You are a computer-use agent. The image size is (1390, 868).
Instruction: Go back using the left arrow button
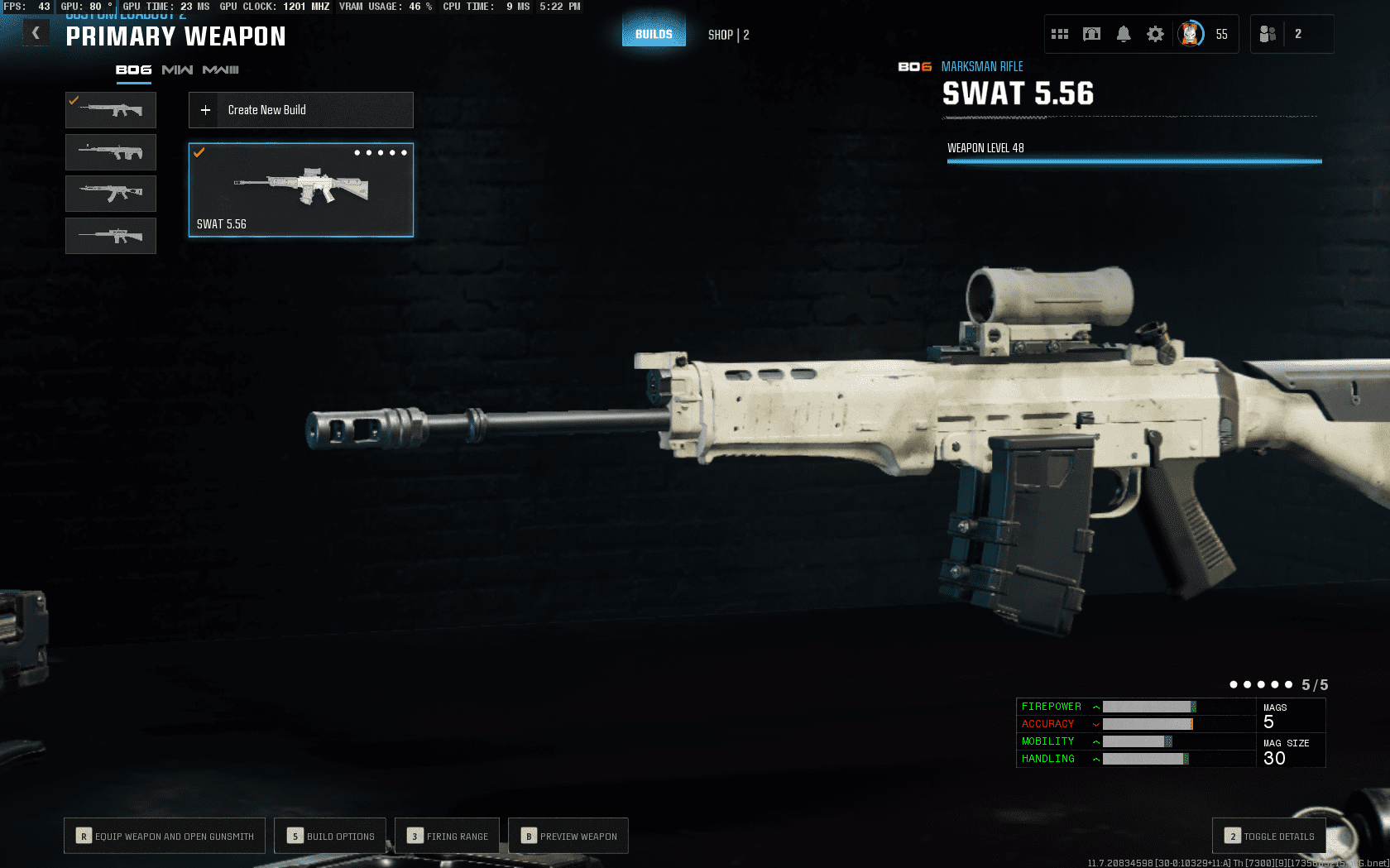pyautogui.click(x=36, y=33)
